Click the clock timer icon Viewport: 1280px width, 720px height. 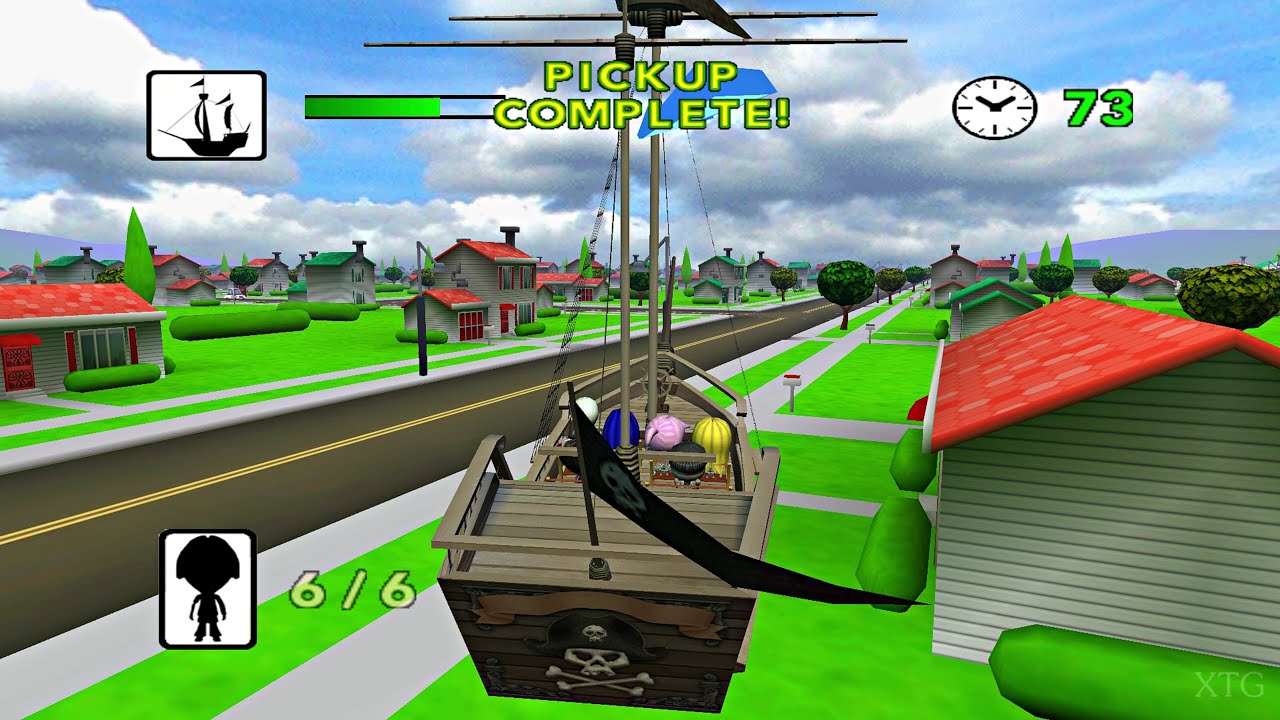(x=994, y=107)
